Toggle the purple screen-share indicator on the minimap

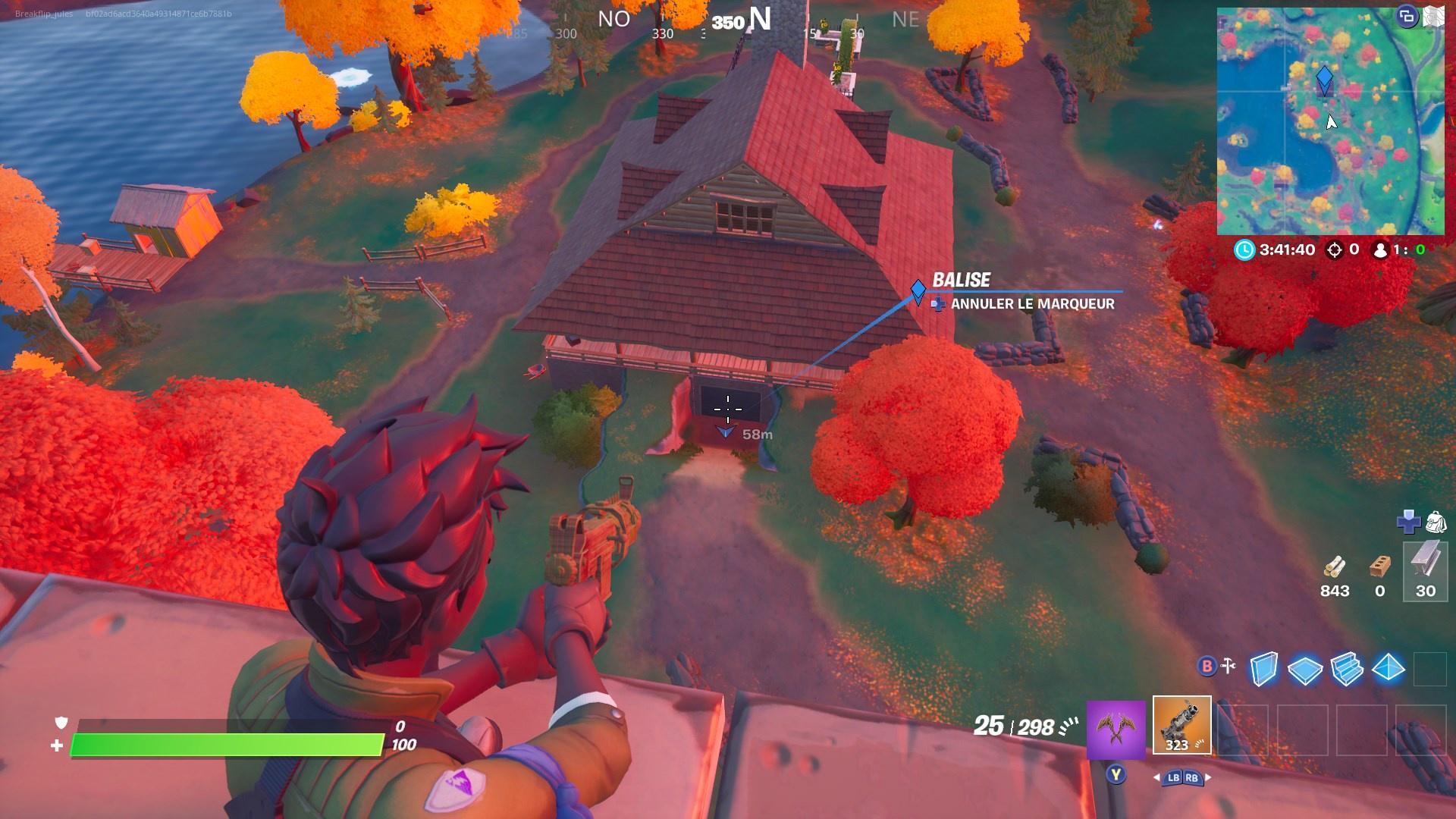1407,17
